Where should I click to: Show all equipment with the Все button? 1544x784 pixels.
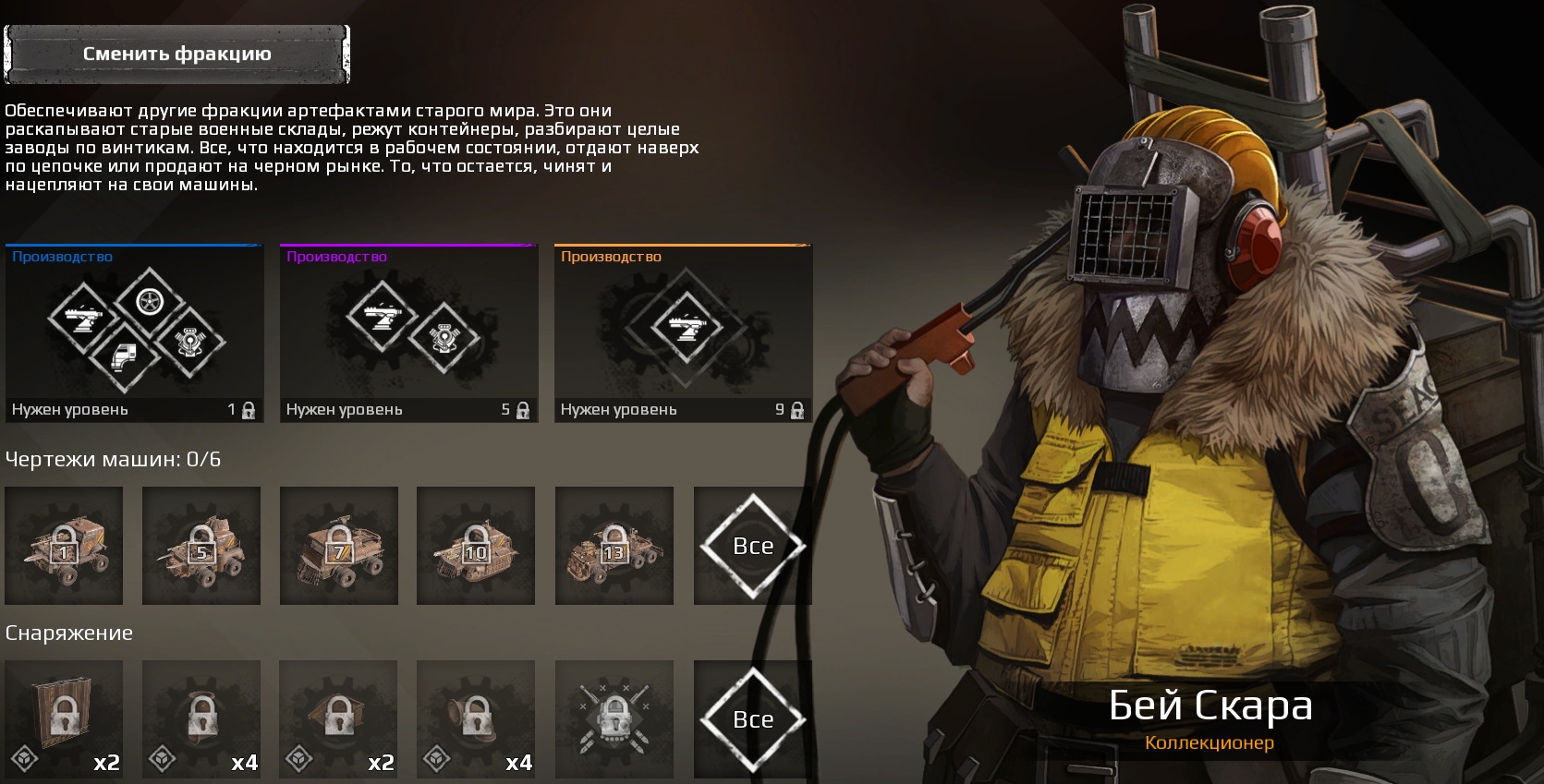point(753,719)
